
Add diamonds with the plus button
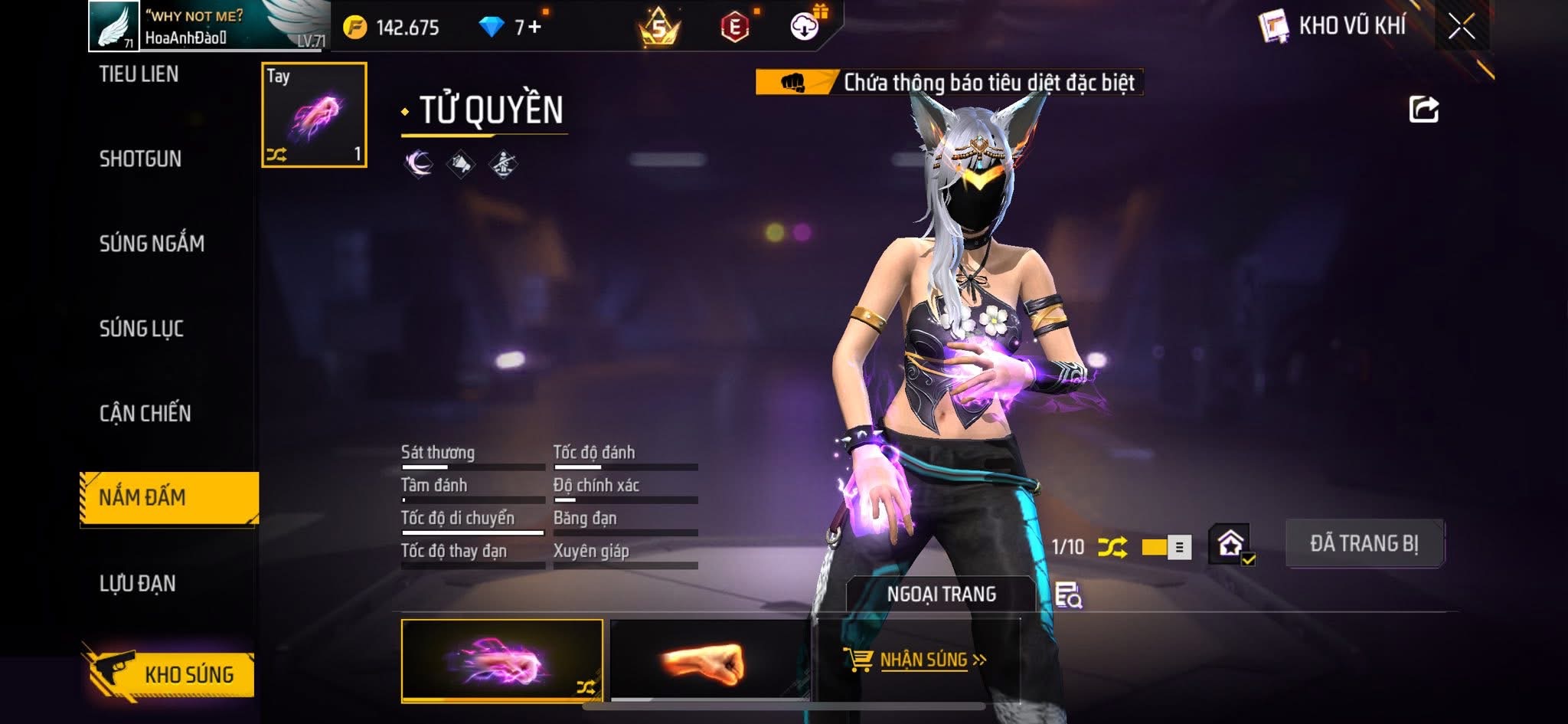[x=534, y=28]
